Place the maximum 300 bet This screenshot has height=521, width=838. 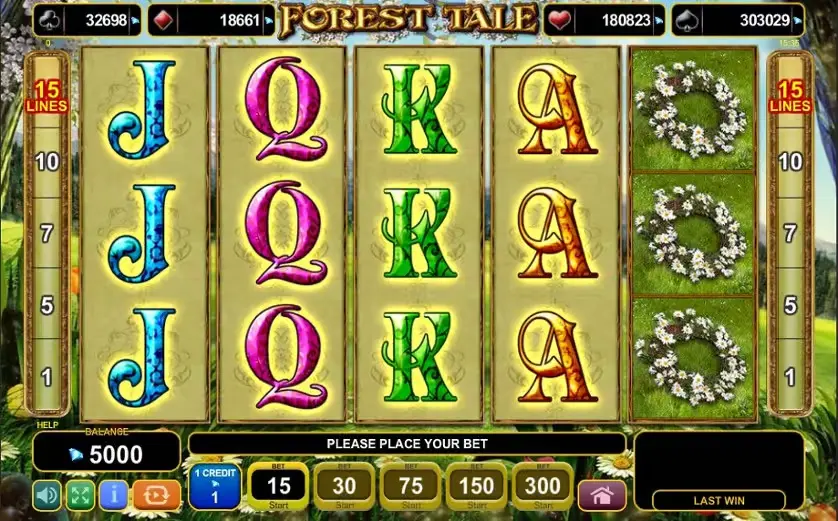(x=542, y=487)
